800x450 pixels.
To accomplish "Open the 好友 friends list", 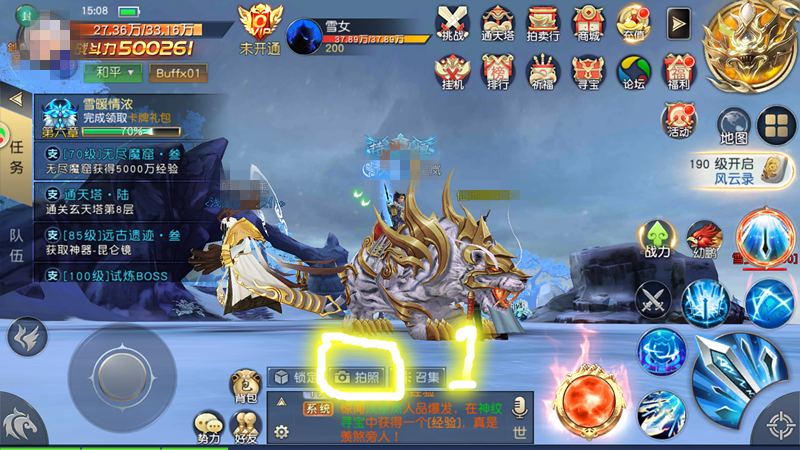I will coord(245,430).
